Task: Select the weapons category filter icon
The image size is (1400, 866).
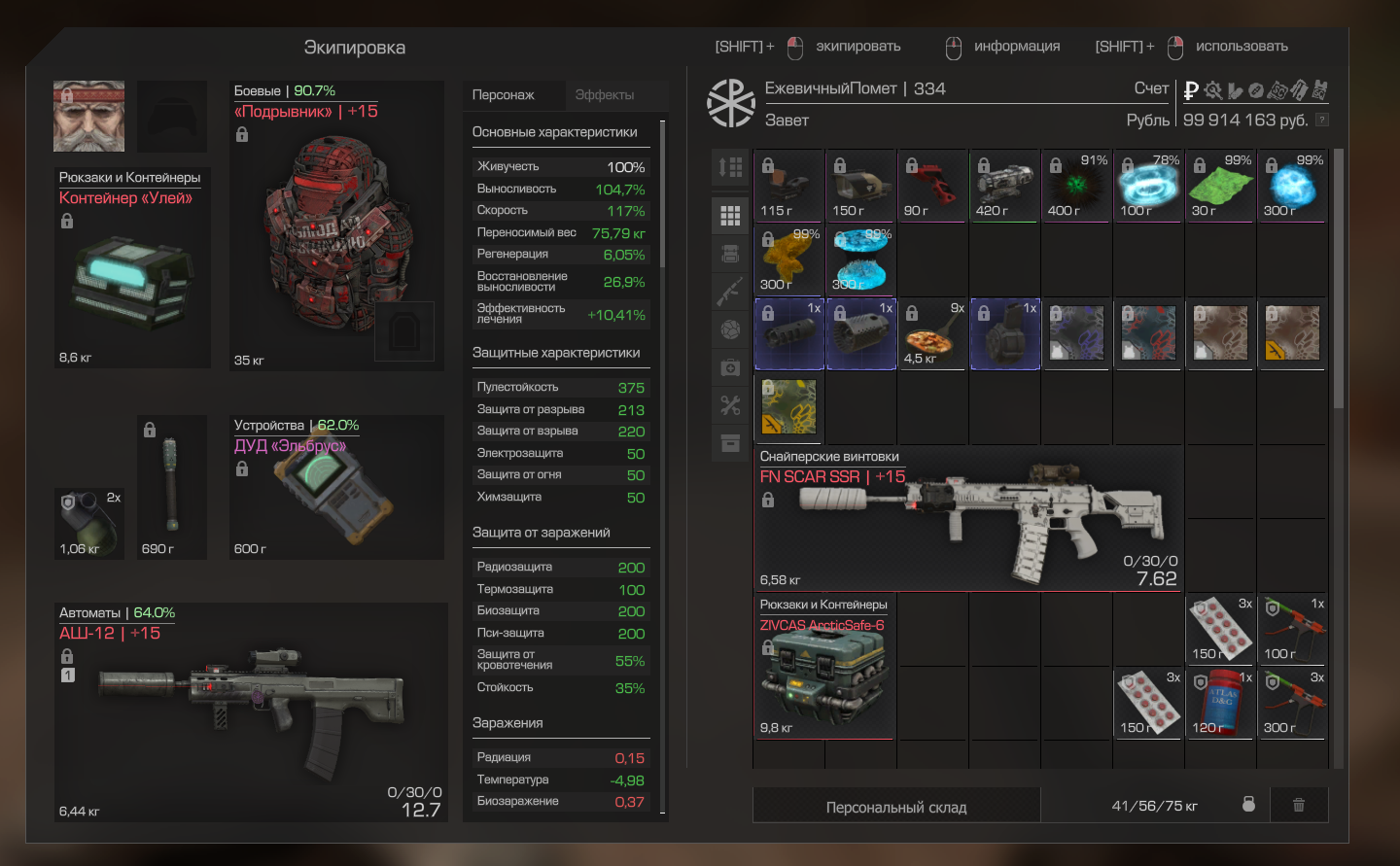Action: point(730,291)
